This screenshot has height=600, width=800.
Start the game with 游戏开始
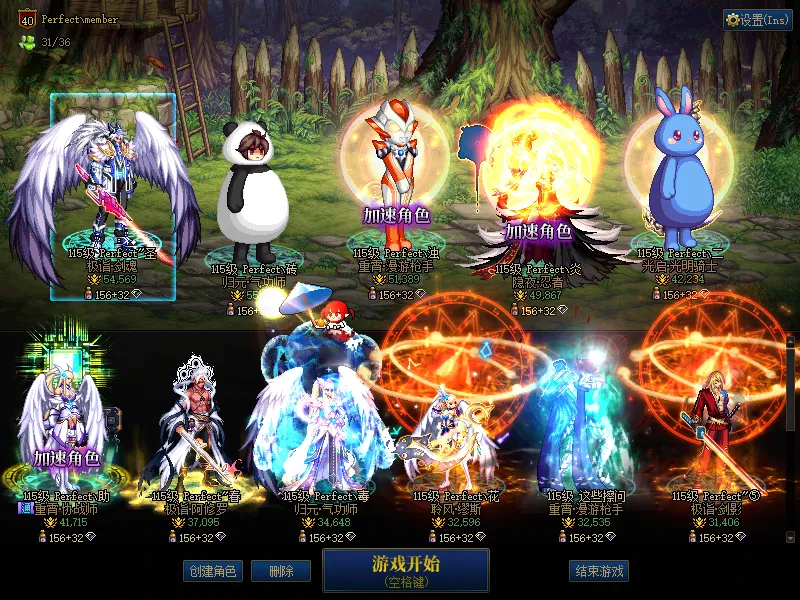tap(405, 569)
